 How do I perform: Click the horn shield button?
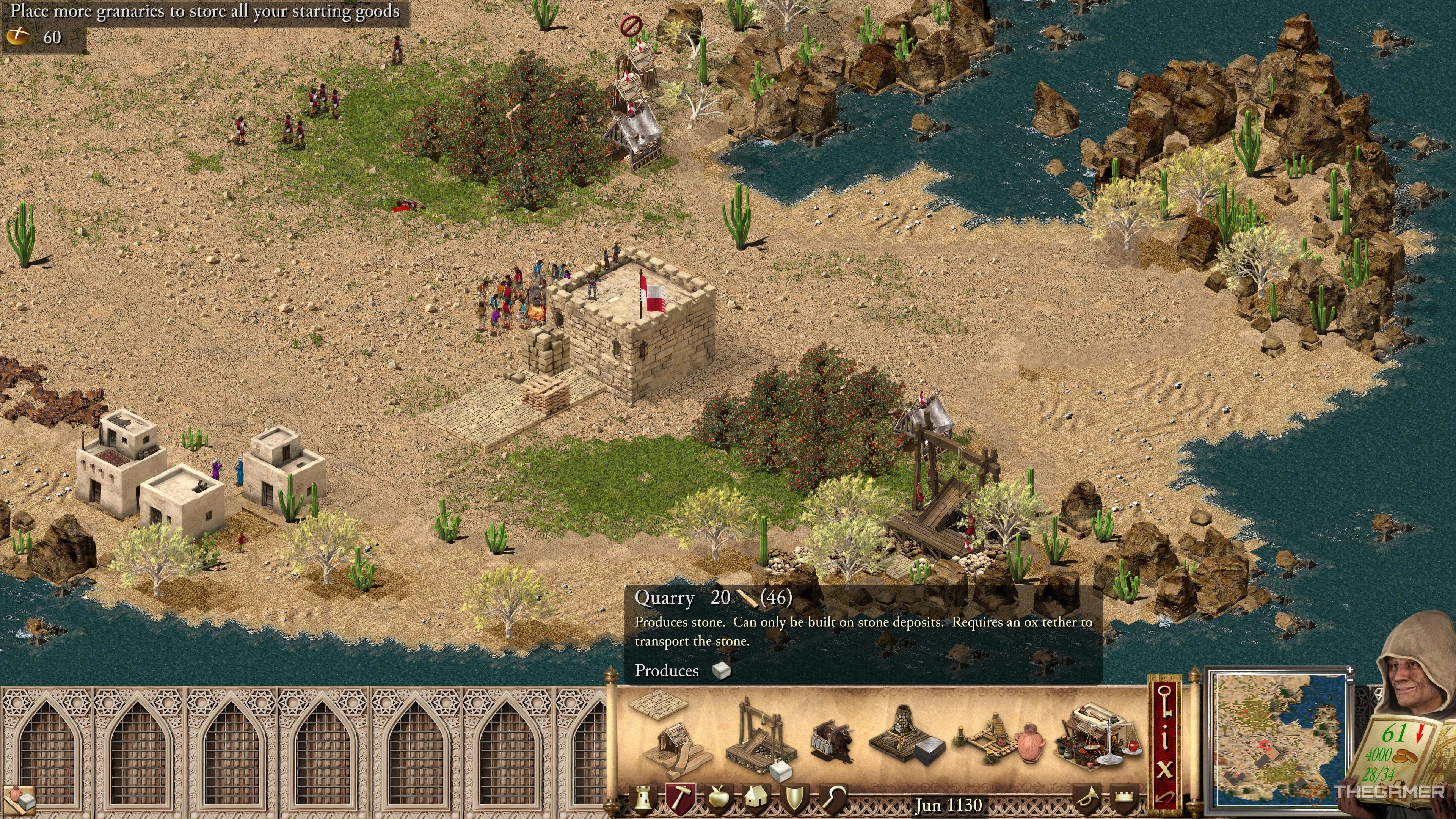pyautogui.click(x=1086, y=799)
